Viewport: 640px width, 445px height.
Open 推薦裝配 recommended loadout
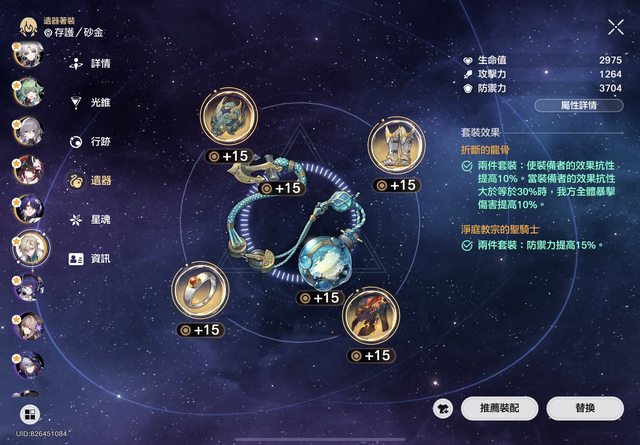(501, 408)
